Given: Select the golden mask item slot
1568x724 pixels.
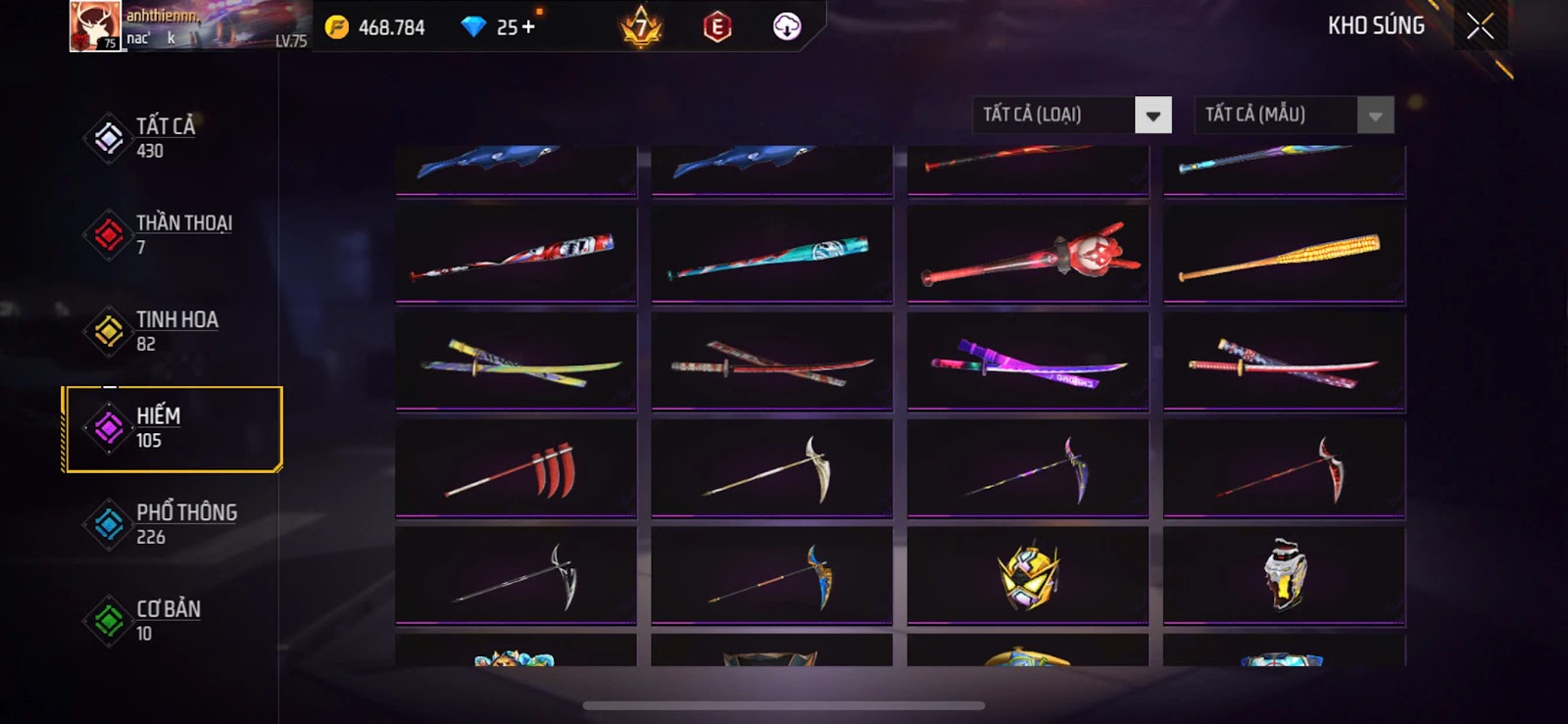Looking at the screenshot, I should (x=1027, y=576).
